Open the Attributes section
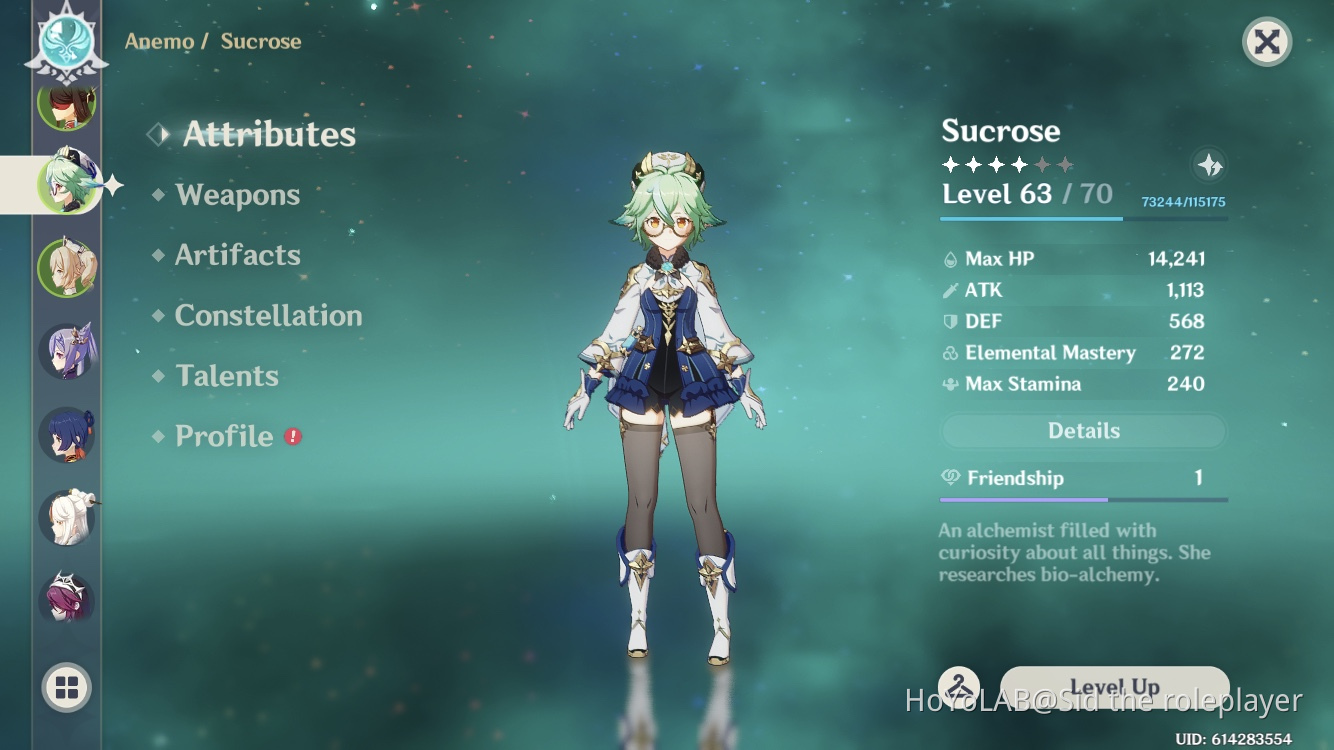Viewport: 1334px width, 750px height. tap(268, 134)
